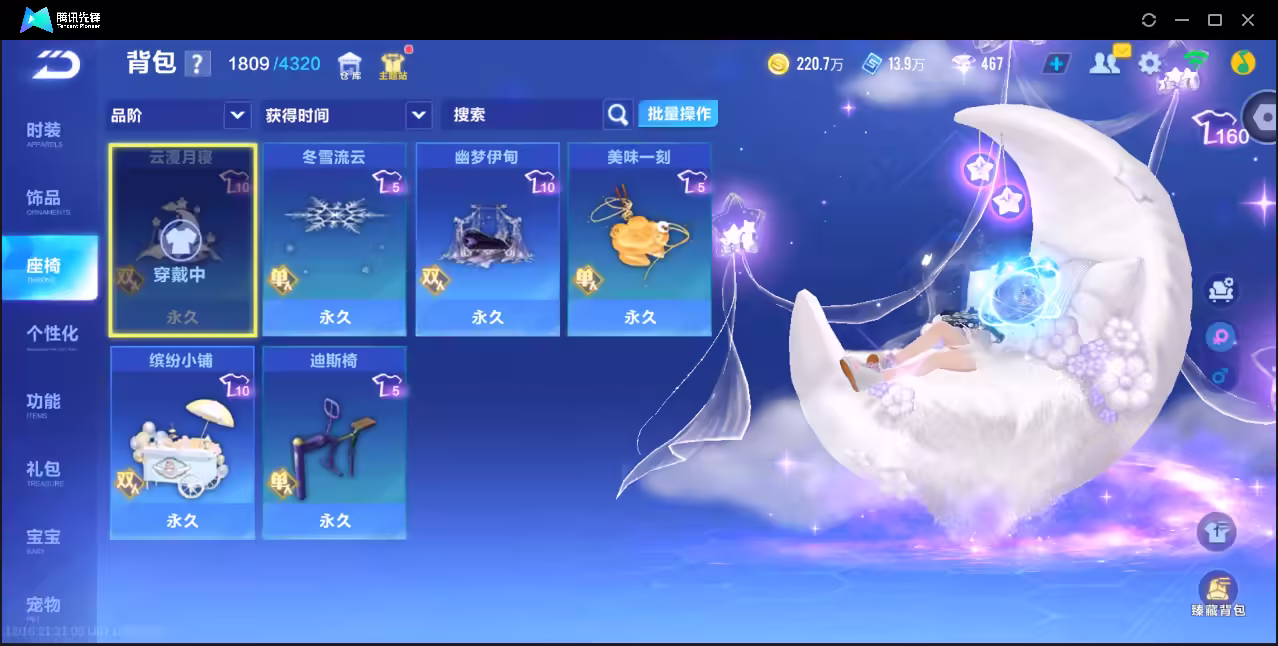Select the 美味一刻 seat item
This screenshot has width=1278, height=646.
pyautogui.click(x=639, y=240)
